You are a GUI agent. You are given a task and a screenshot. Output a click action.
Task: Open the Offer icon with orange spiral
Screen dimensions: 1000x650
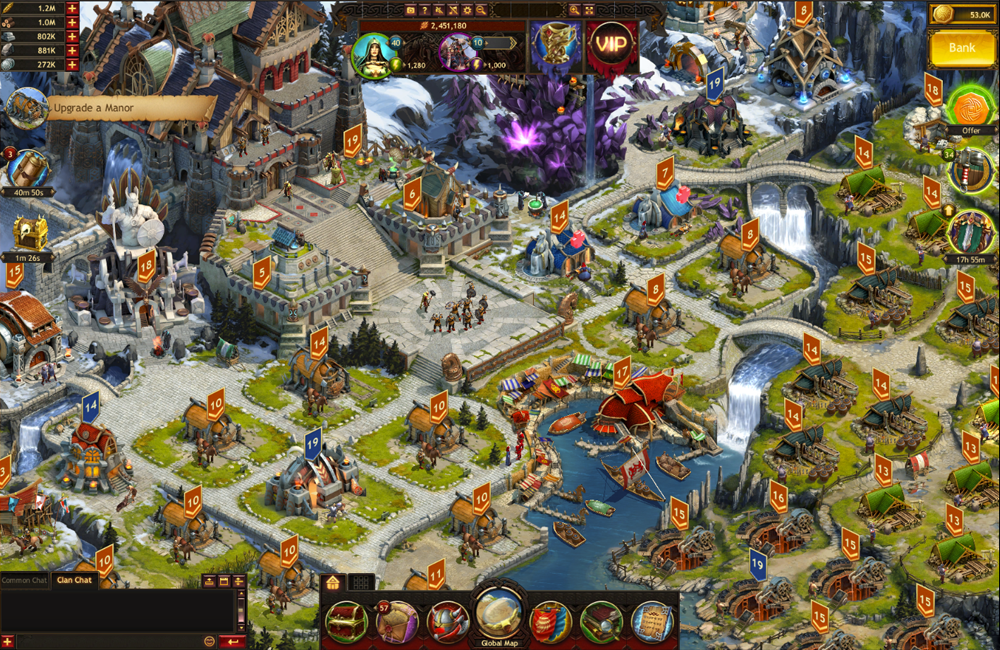pyautogui.click(x=965, y=105)
